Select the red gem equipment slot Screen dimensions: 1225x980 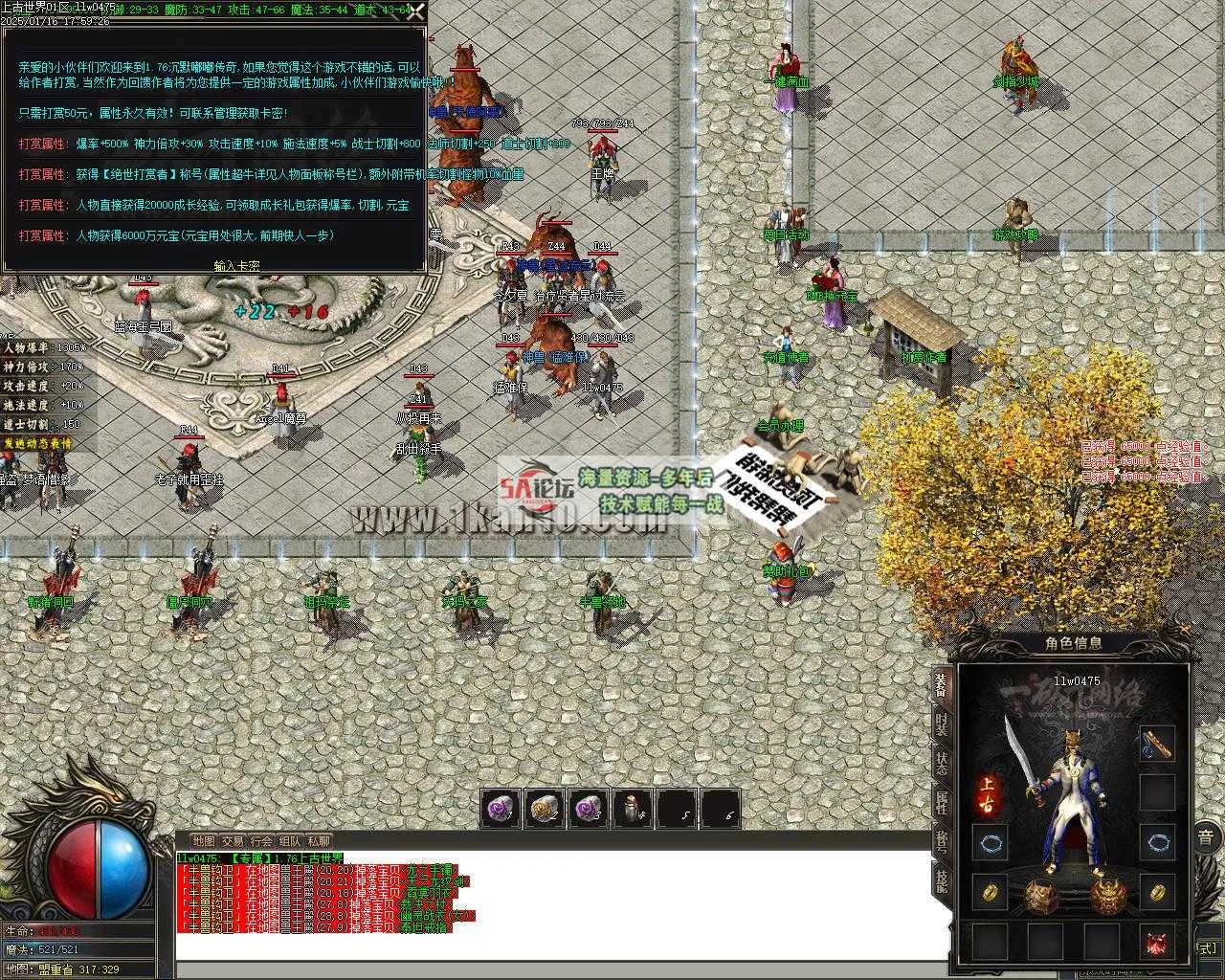(1157, 942)
